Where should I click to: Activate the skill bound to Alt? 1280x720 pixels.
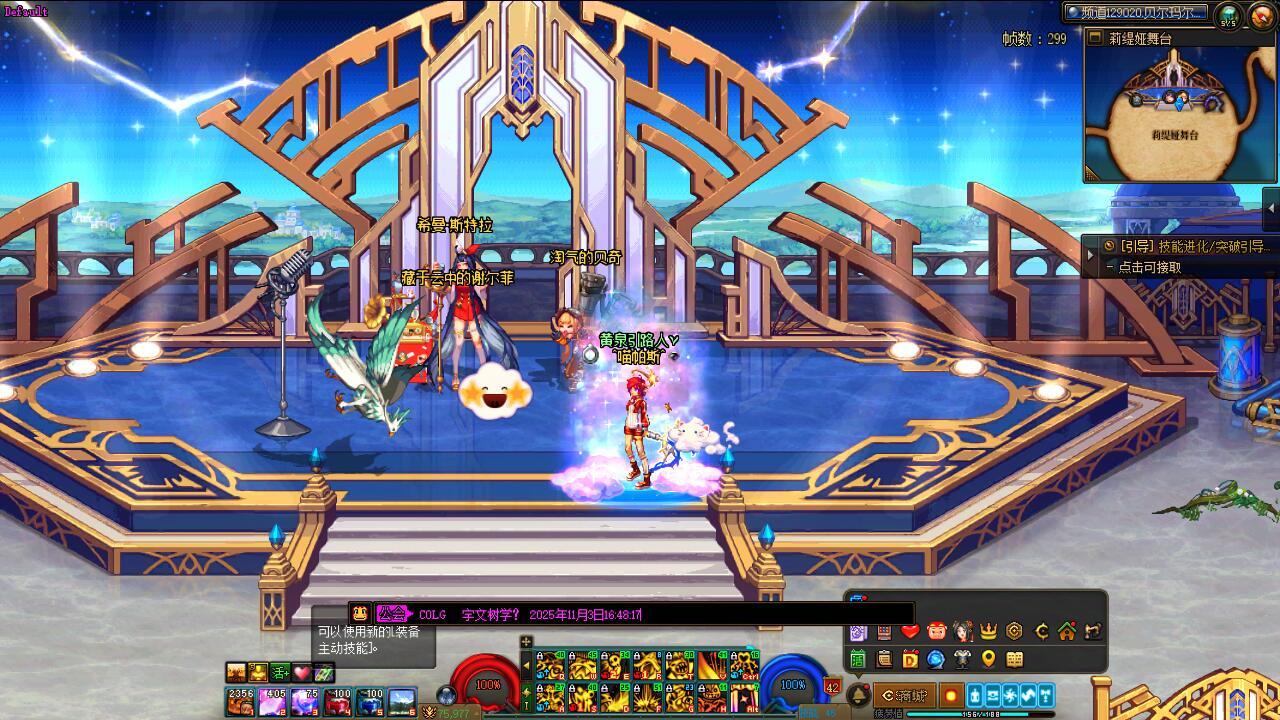tap(743, 696)
